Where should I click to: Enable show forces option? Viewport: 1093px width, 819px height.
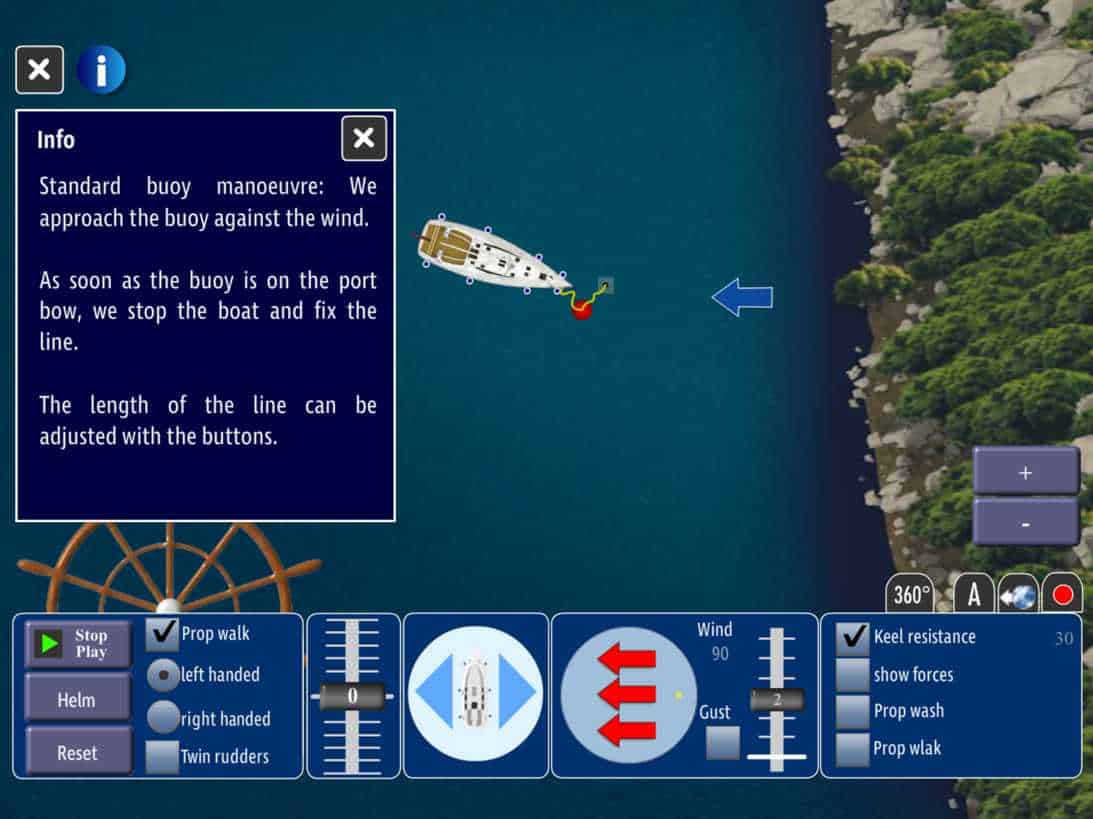(853, 675)
